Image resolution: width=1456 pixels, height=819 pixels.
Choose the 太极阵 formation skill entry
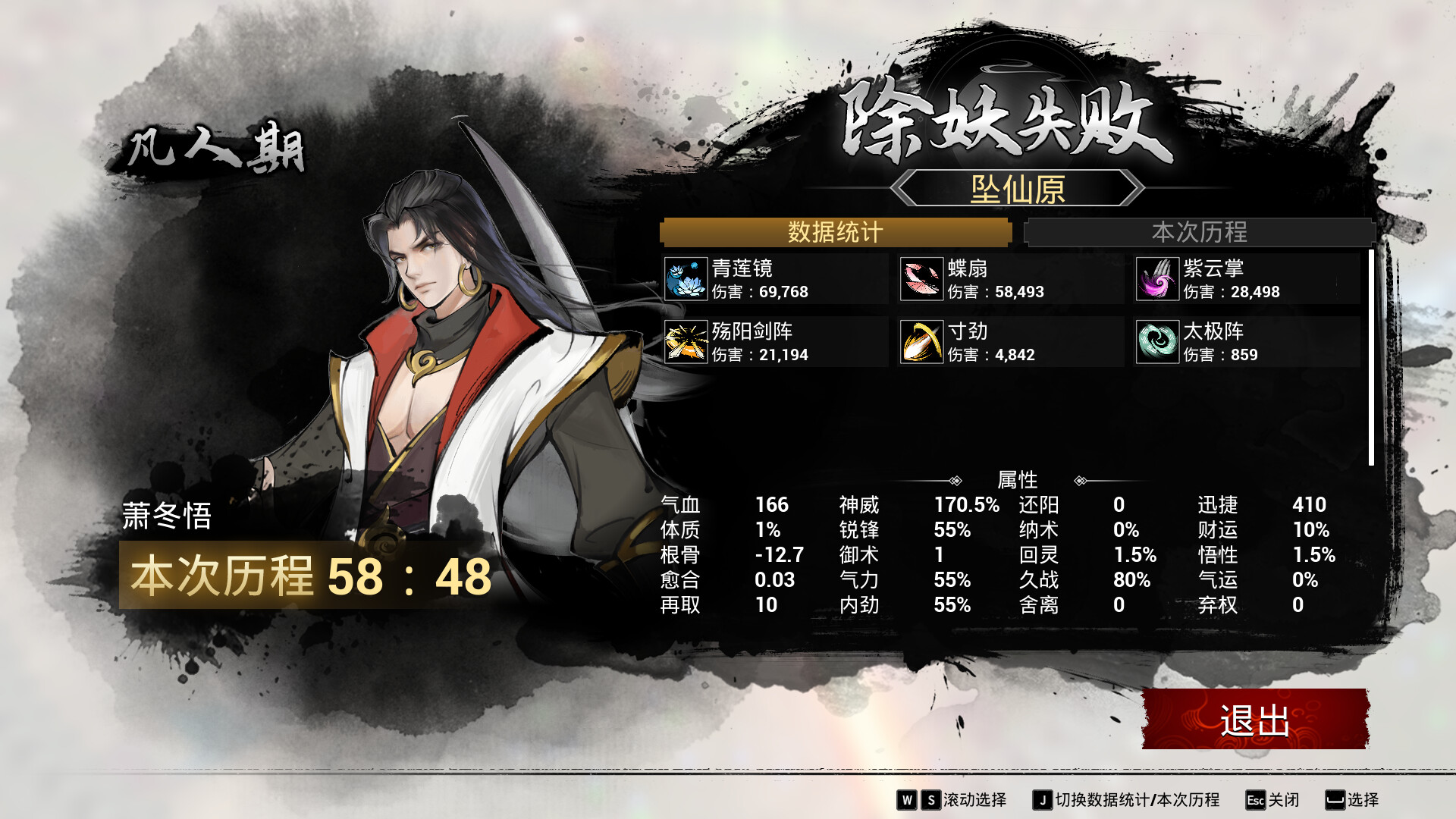1247,342
